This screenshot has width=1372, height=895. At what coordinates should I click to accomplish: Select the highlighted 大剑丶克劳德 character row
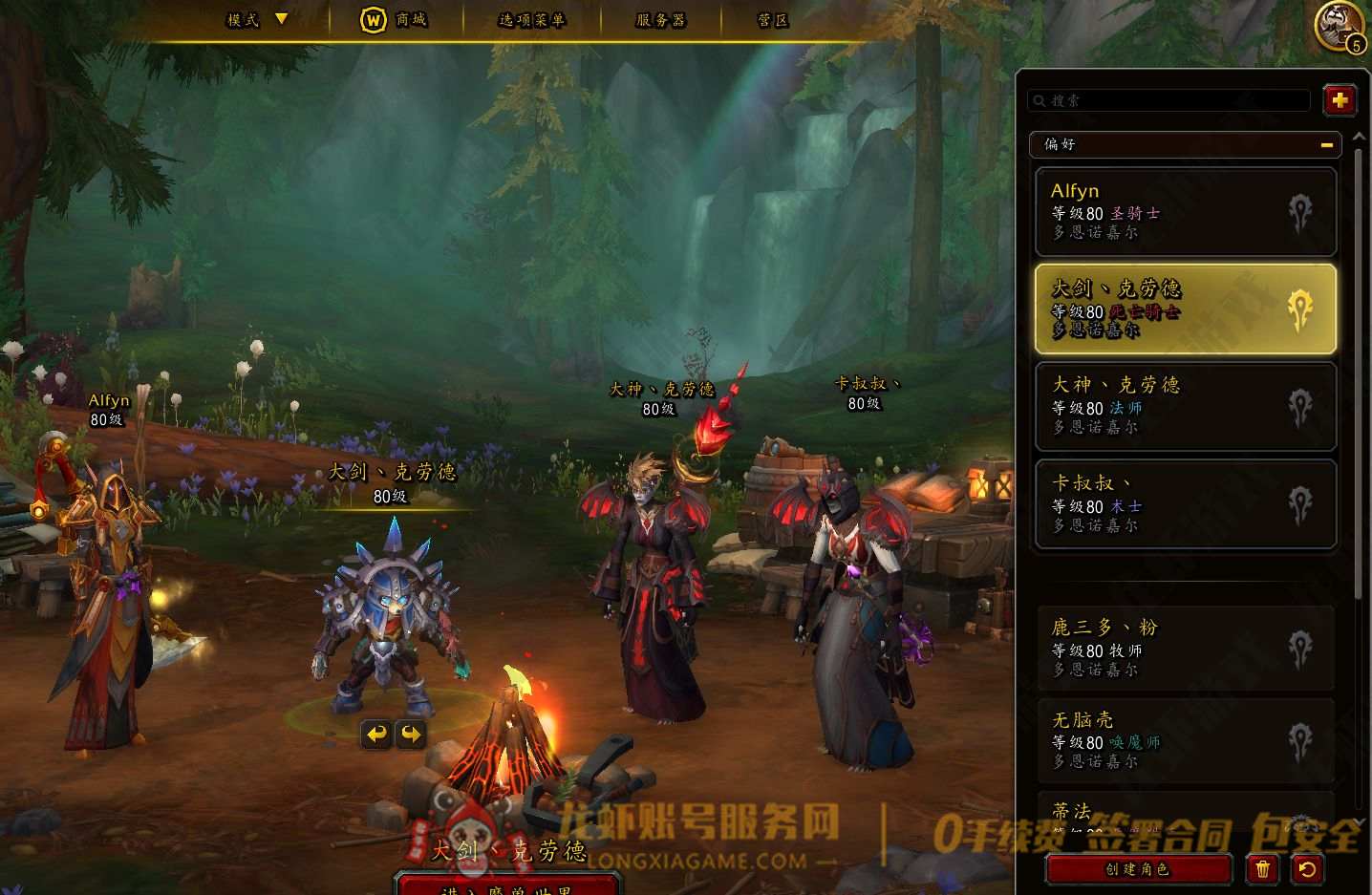click(1185, 309)
